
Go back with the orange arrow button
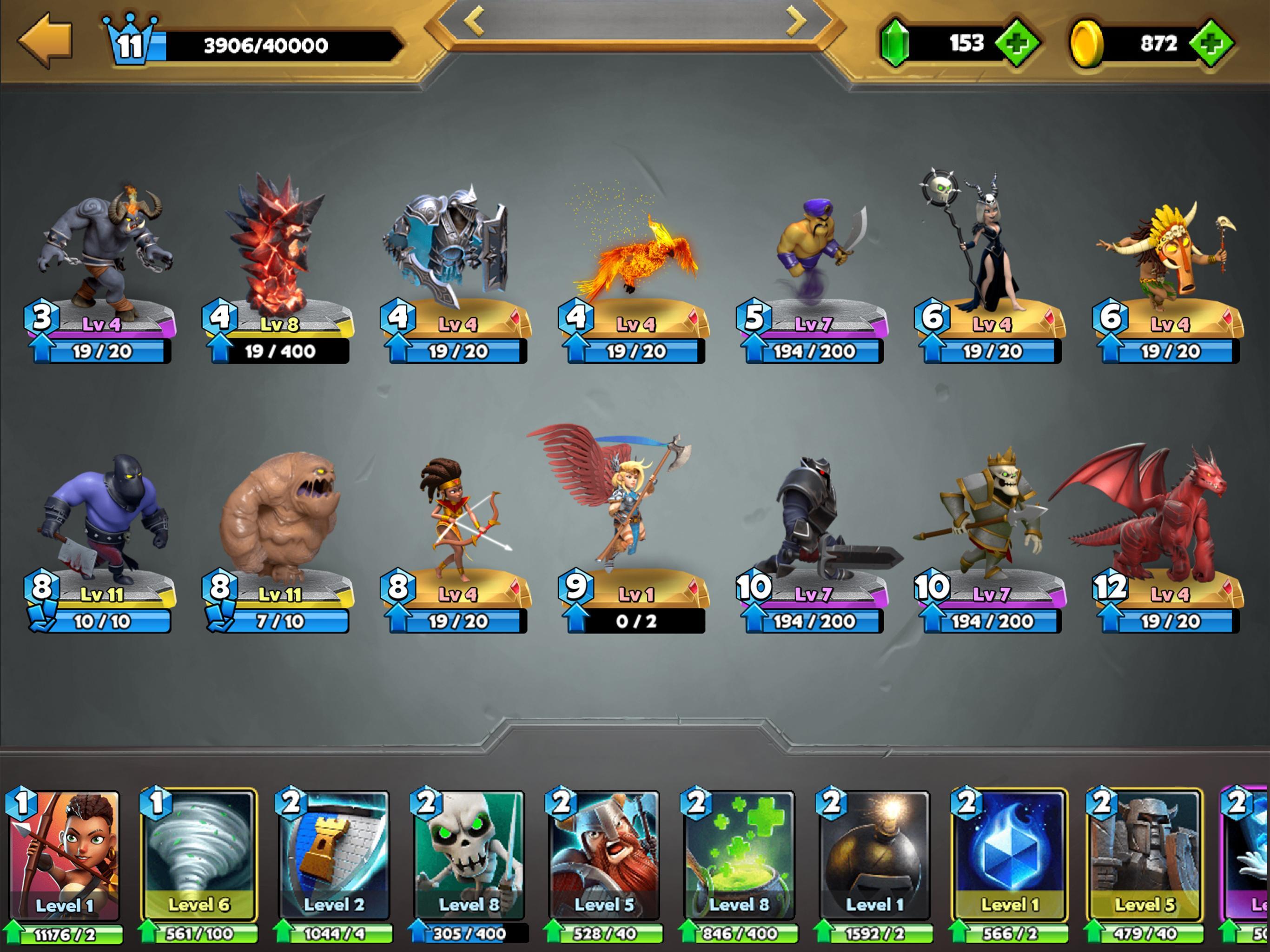(46, 40)
